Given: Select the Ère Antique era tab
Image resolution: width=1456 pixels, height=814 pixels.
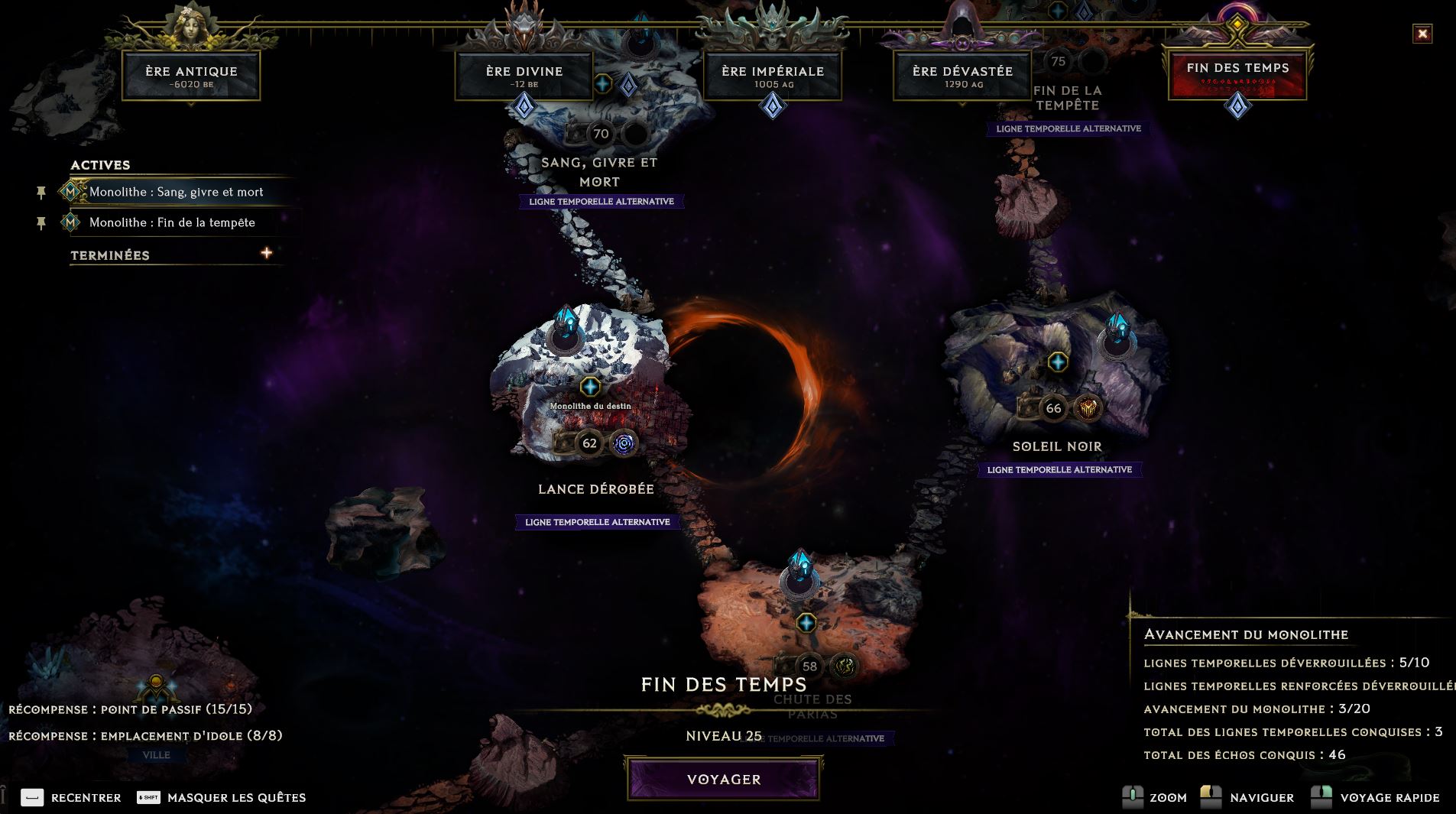Looking at the screenshot, I should [191, 76].
